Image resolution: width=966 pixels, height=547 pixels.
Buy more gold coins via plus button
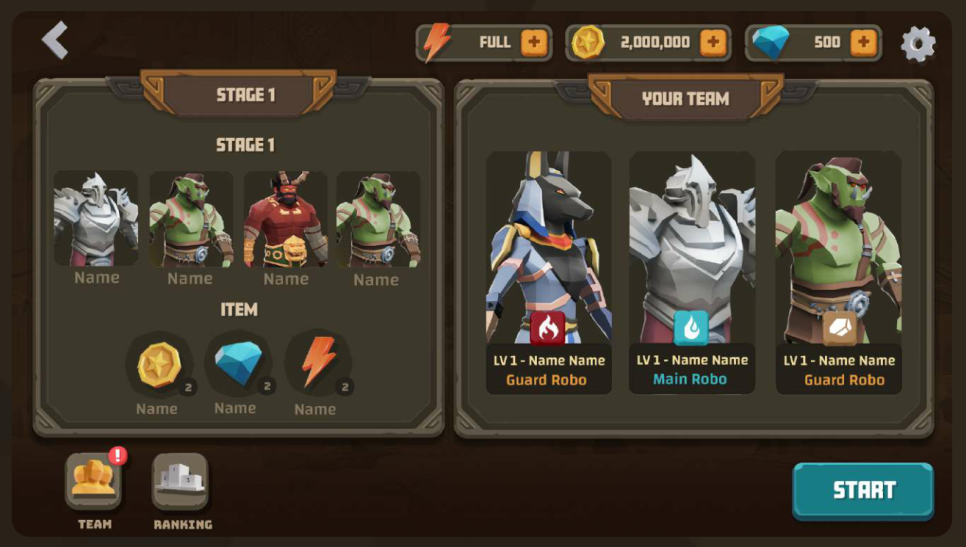713,43
